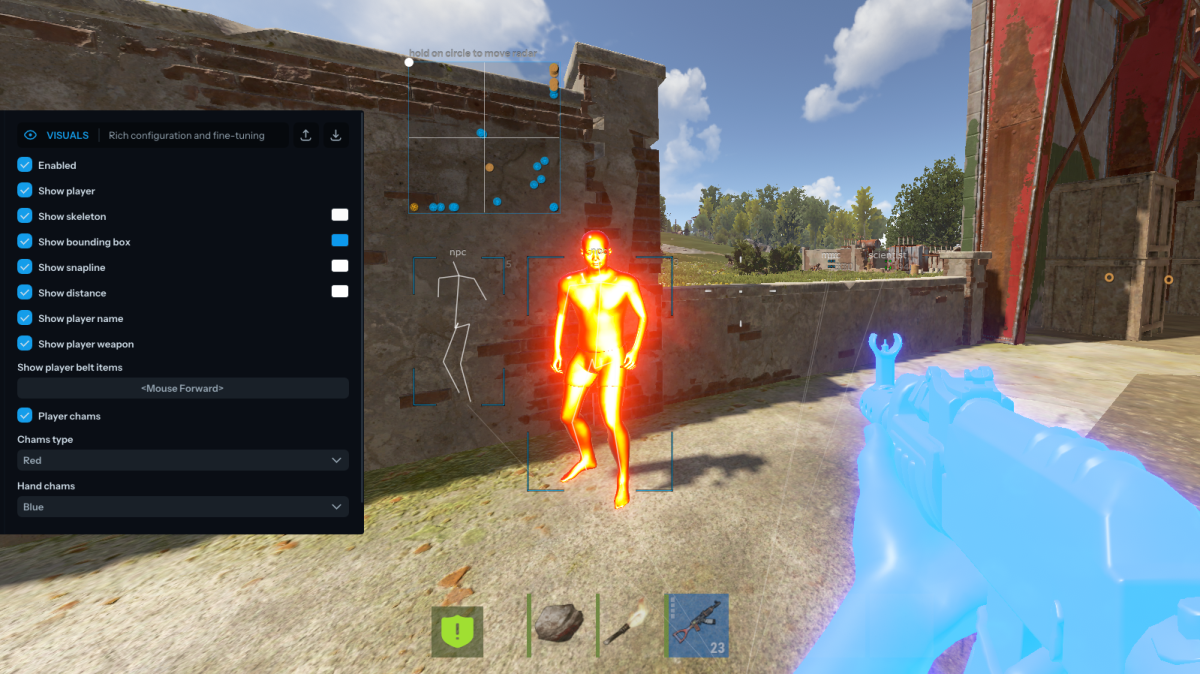Expand the Hand chams dropdown
The height and width of the screenshot is (674, 1200).
click(x=183, y=507)
